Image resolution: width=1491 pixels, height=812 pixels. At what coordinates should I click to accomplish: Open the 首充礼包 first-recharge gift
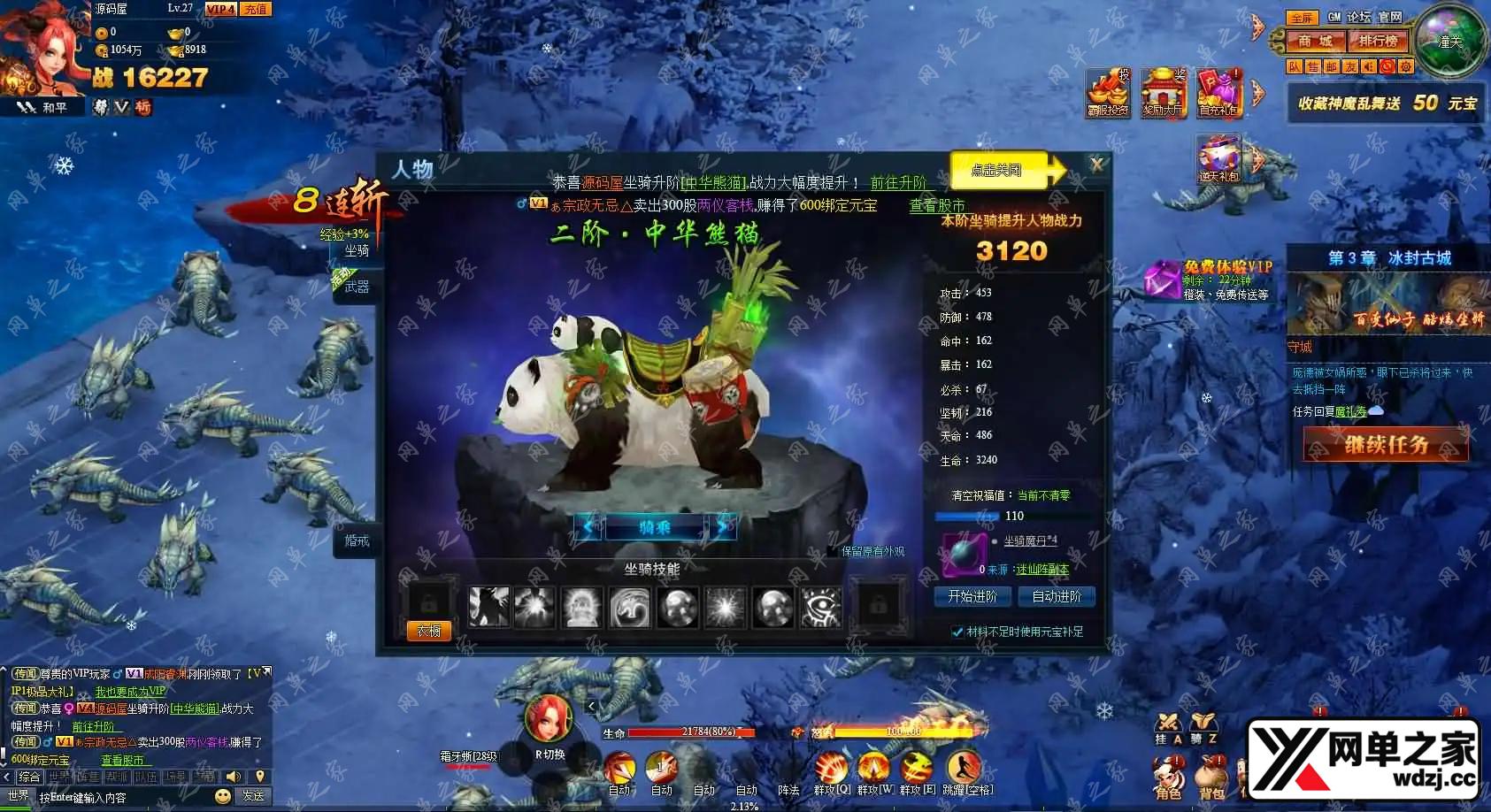pos(1218,93)
